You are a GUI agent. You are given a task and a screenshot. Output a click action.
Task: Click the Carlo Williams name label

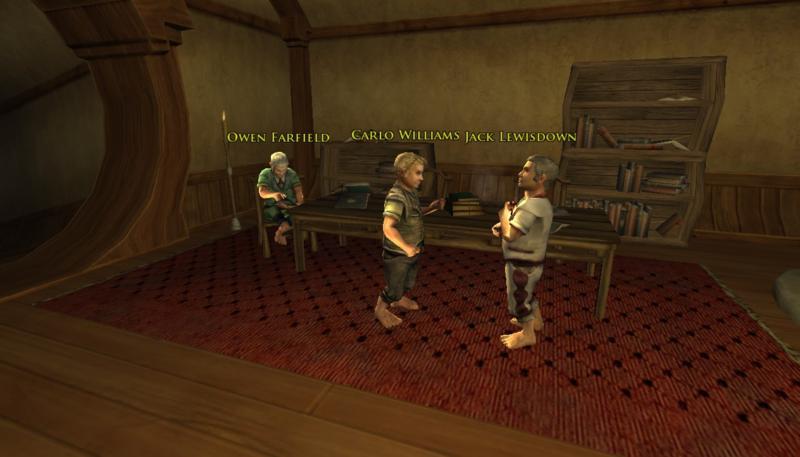click(x=406, y=136)
